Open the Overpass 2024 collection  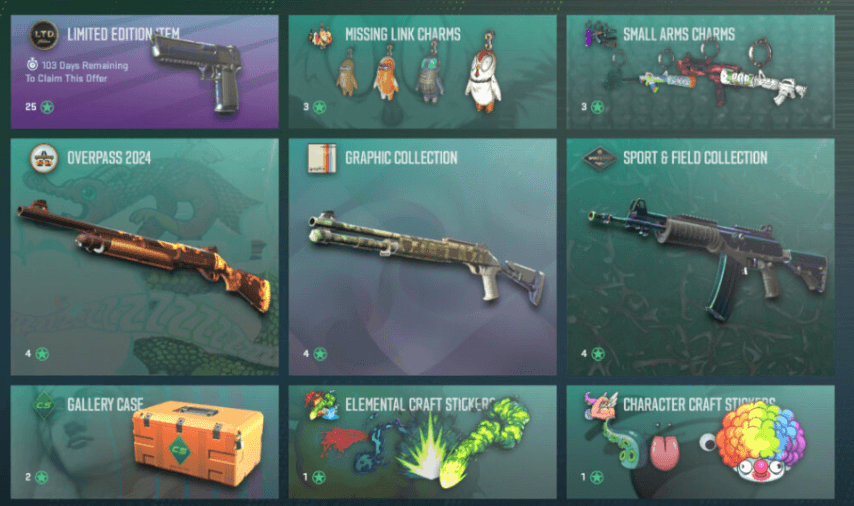[x=145, y=254]
